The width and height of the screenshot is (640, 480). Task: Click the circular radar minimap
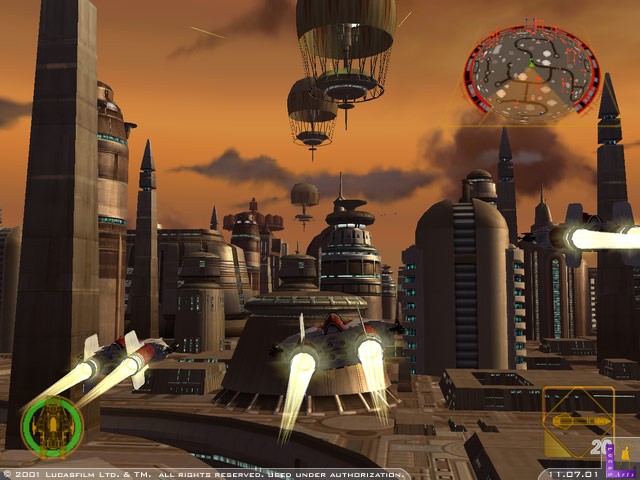(x=531, y=75)
